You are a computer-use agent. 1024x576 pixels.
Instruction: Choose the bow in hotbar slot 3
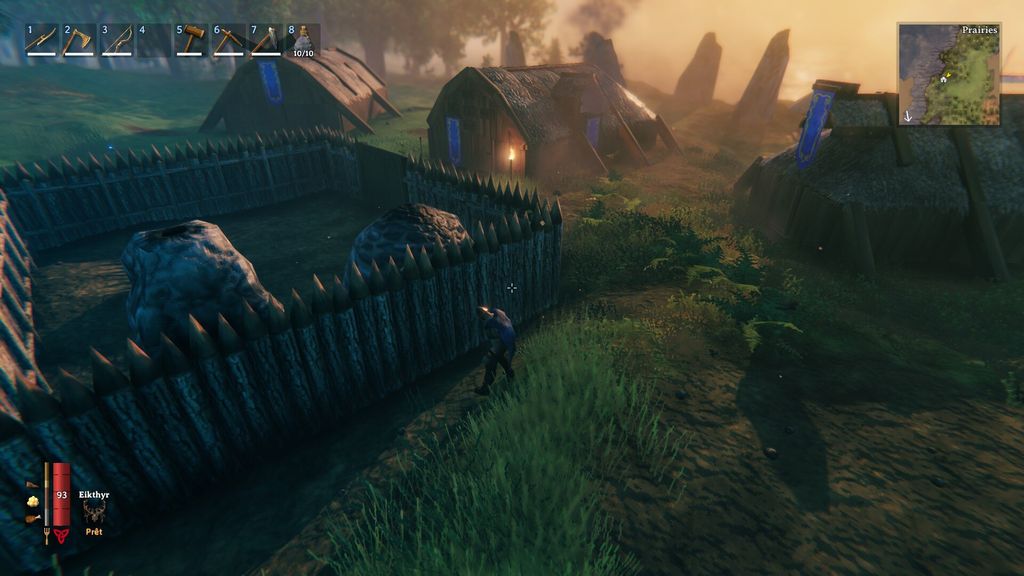(x=117, y=40)
